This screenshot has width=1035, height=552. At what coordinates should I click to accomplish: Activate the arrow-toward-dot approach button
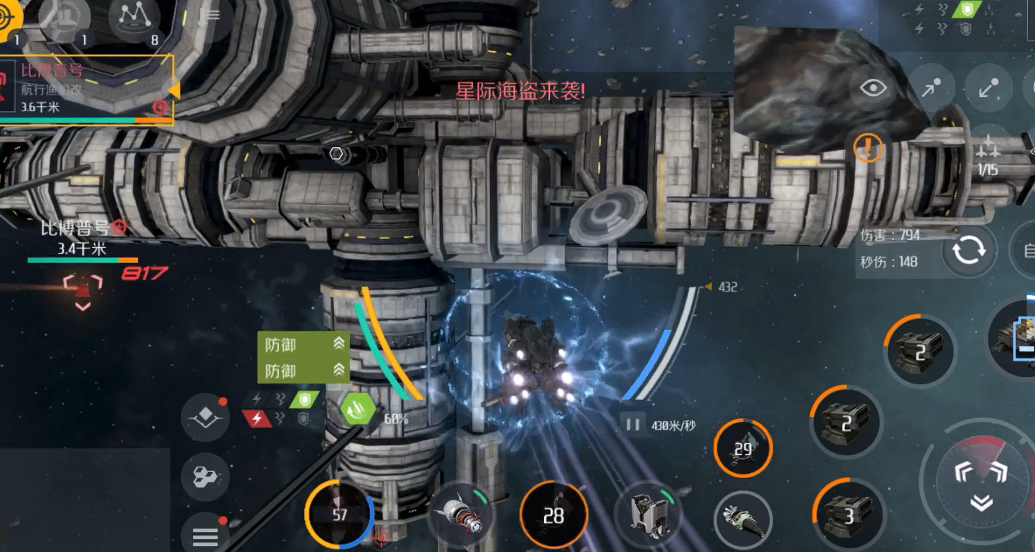pyautogui.click(x=931, y=88)
